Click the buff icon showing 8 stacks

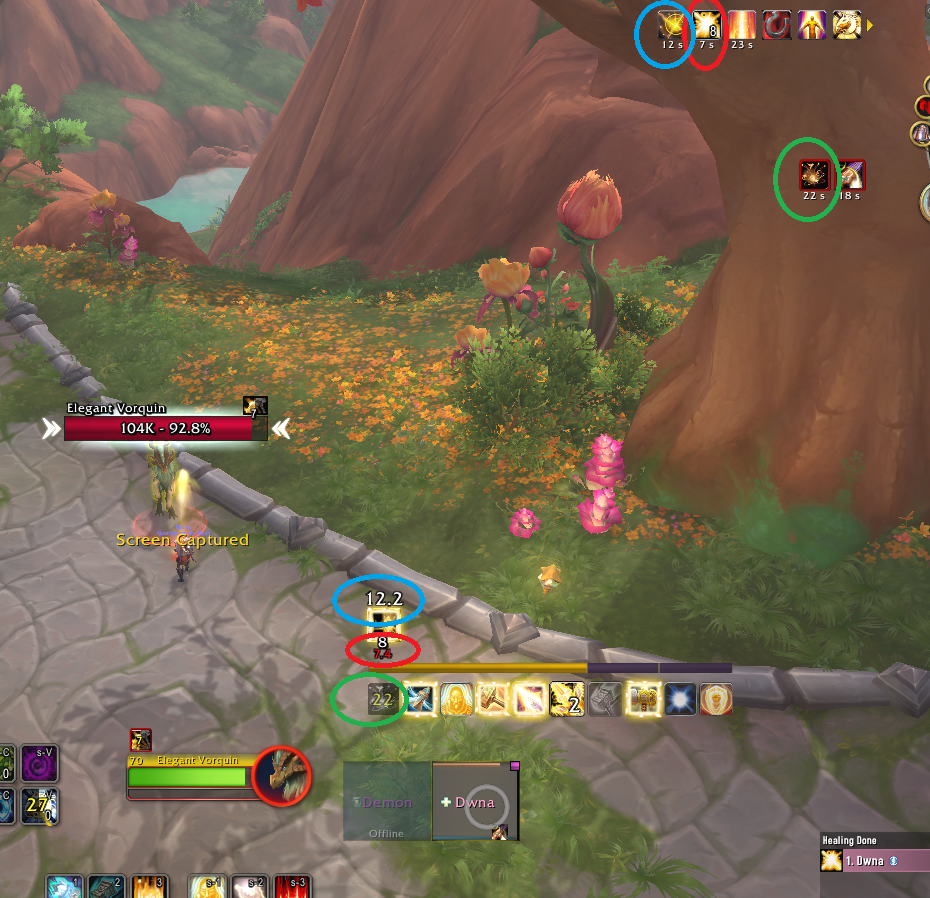707,24
